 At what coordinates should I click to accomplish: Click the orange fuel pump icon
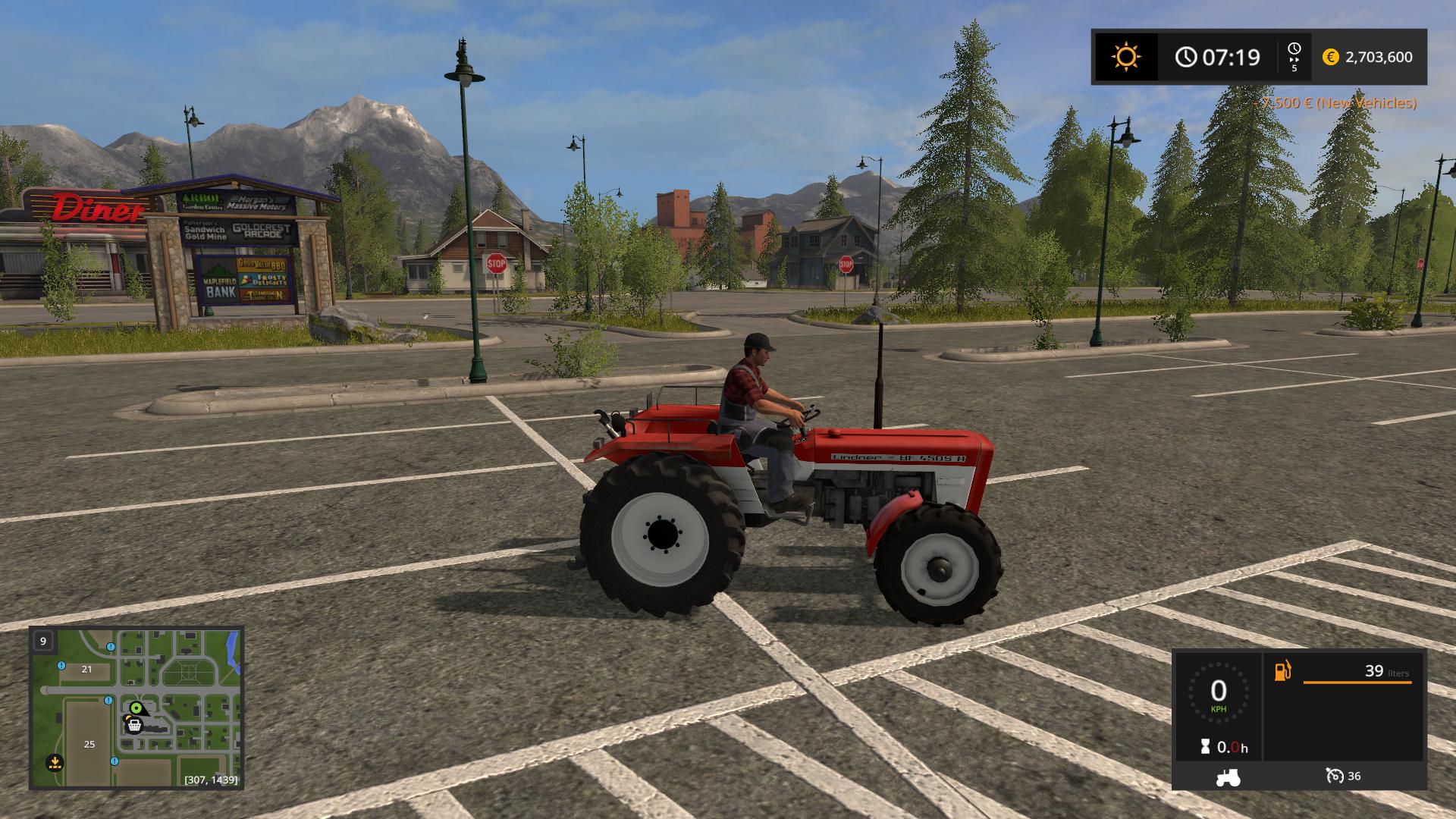tap(1283, 671)
